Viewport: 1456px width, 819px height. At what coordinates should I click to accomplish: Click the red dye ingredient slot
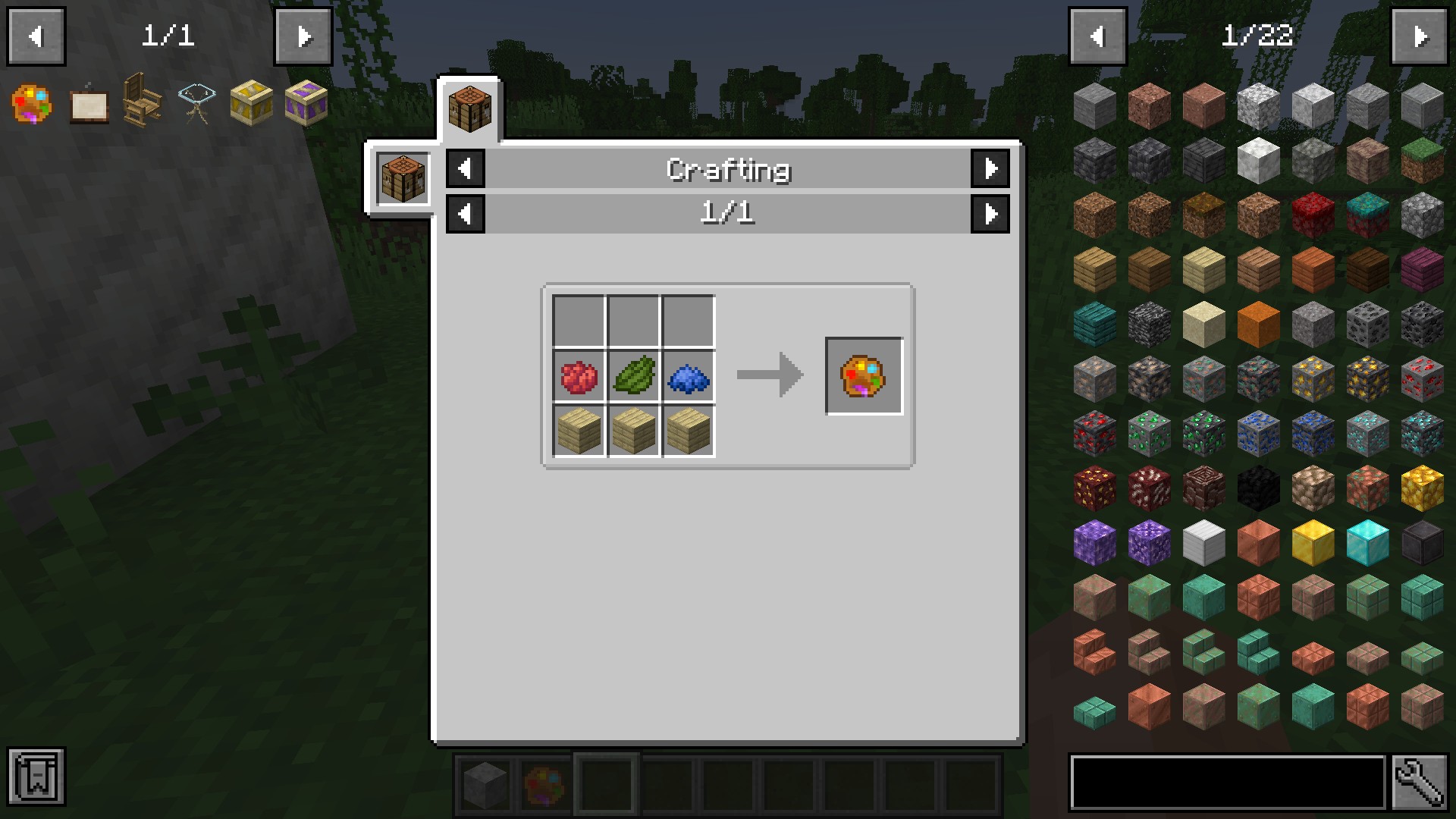(x=579, y=376)
